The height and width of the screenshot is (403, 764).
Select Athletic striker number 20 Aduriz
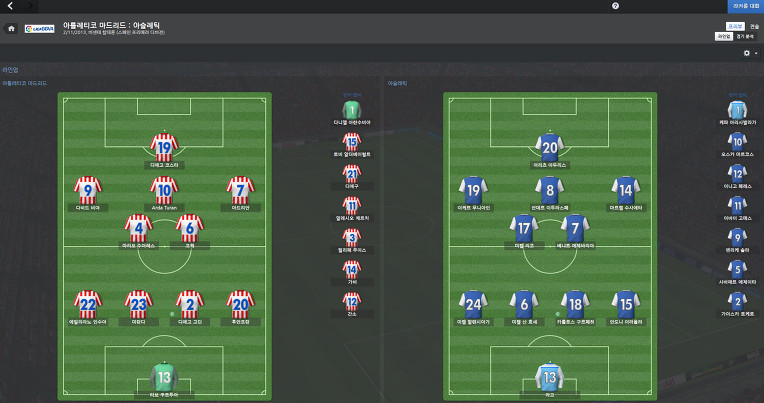[x=549, y=147]
